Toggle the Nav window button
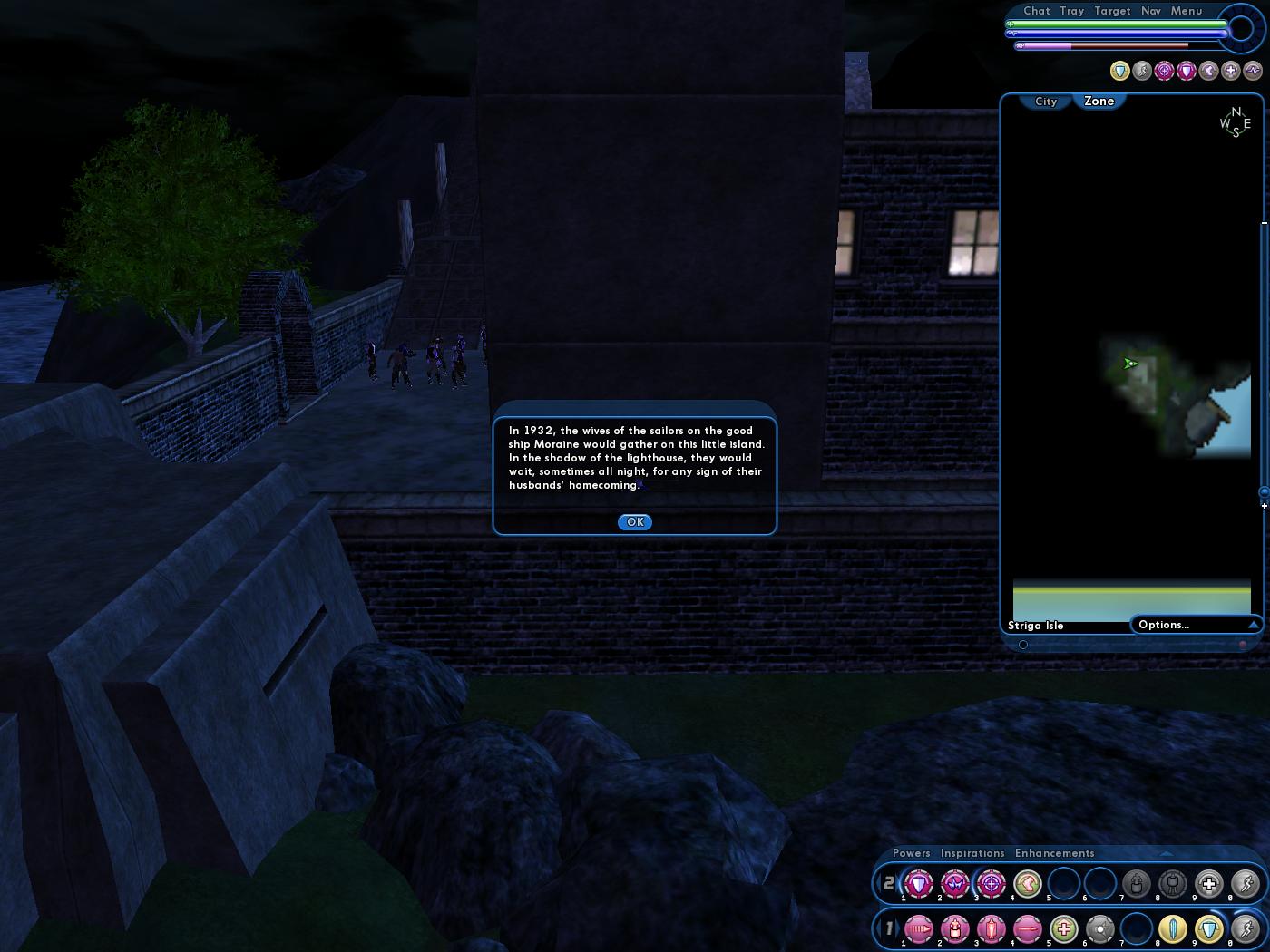 coord(1151,11)
